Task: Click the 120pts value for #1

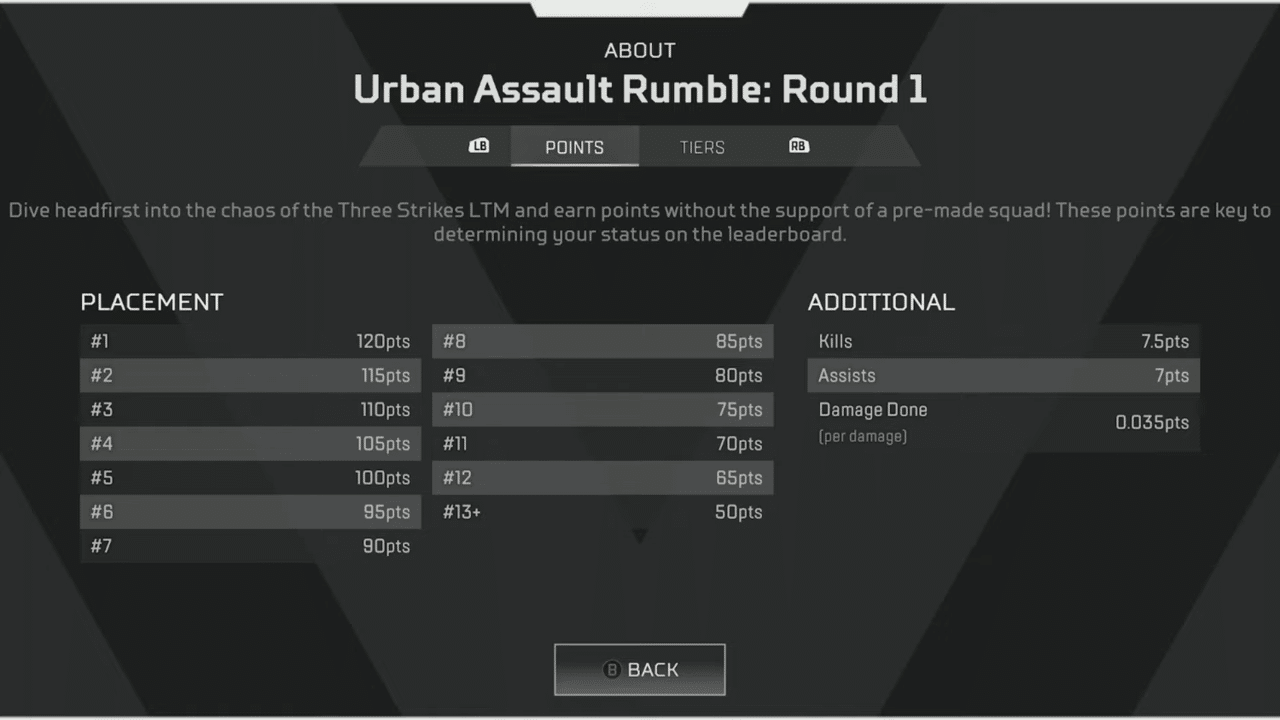Action: tap(384, 341)
